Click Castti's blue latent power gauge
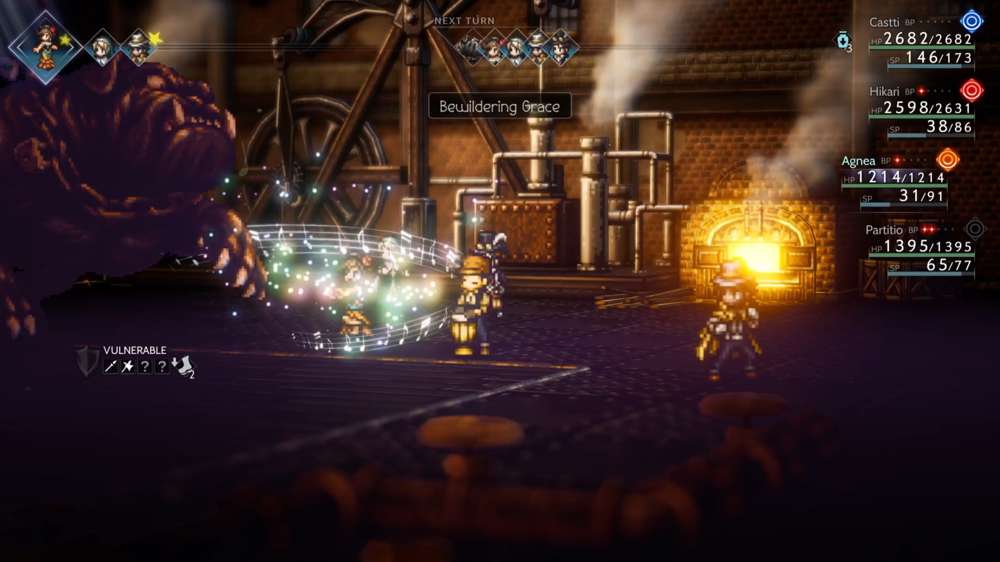The image size is (1000, 562). (971, 21)
